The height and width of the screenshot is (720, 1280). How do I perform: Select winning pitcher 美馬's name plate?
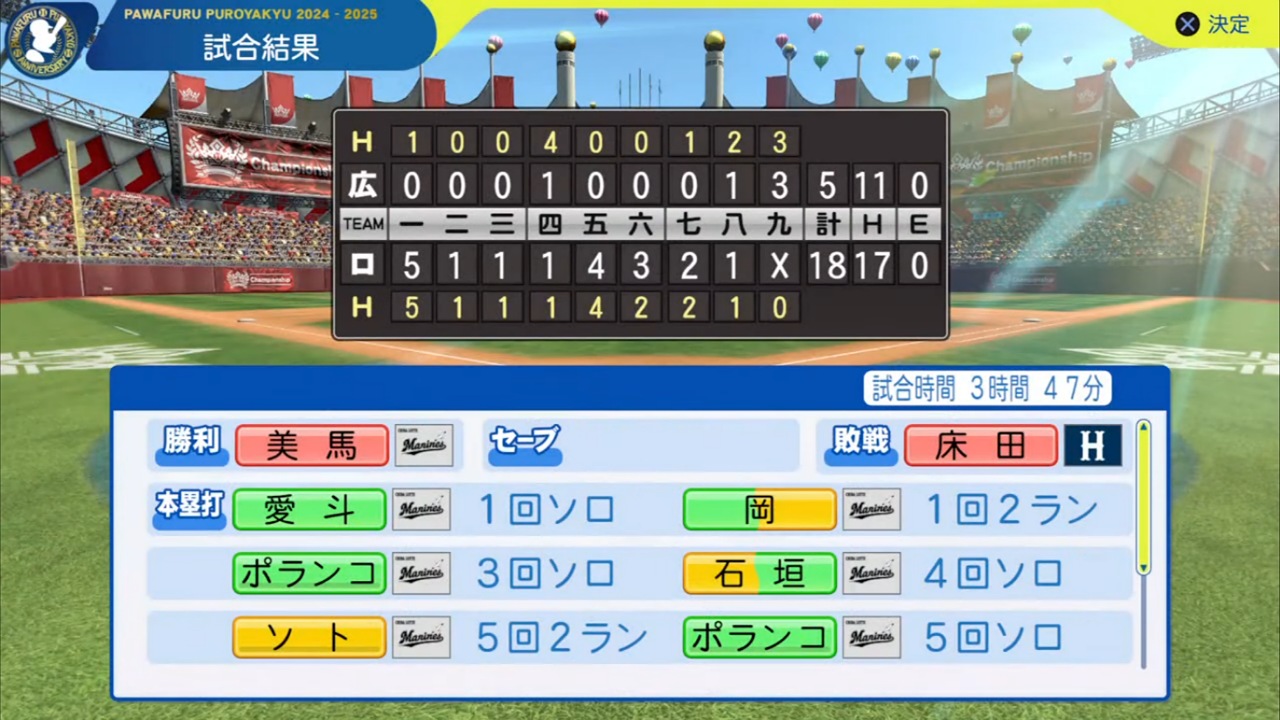coord(311,445)
